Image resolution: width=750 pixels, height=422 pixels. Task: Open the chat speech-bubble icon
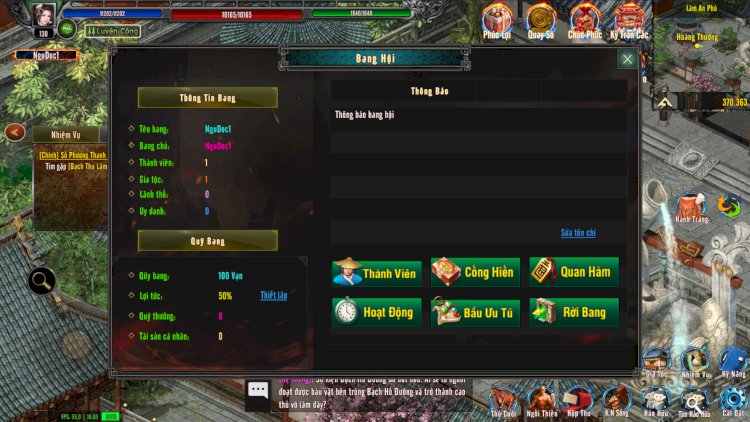258,390
